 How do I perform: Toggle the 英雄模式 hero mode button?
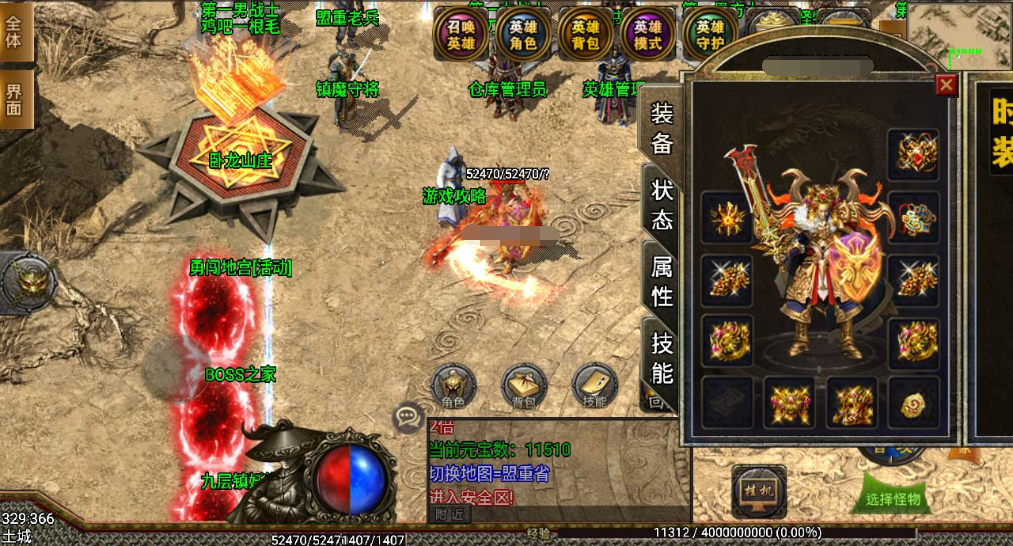click(x=647, y=35)
